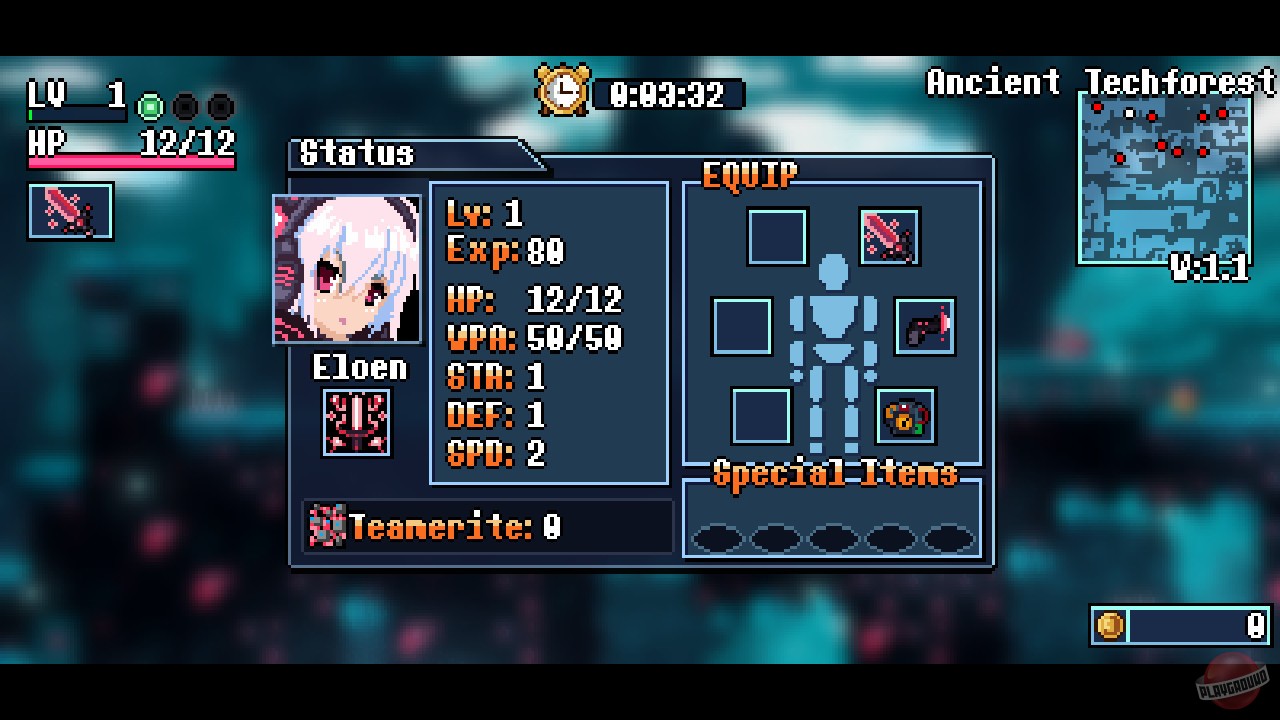Click the empty head equipment slot
The width and height of the screenshot is (1280, 720).
click(776, 237)
